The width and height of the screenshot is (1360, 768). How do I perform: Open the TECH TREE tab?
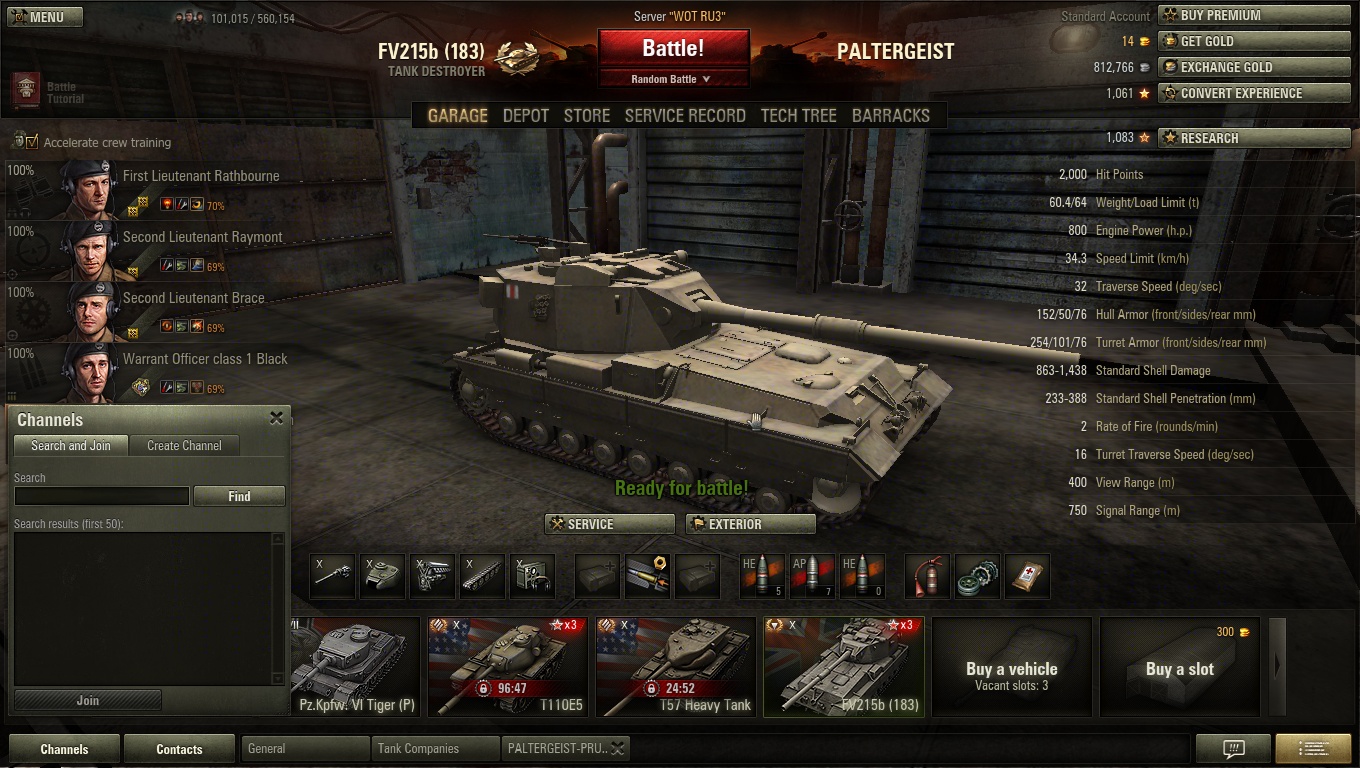click(798, 116)
